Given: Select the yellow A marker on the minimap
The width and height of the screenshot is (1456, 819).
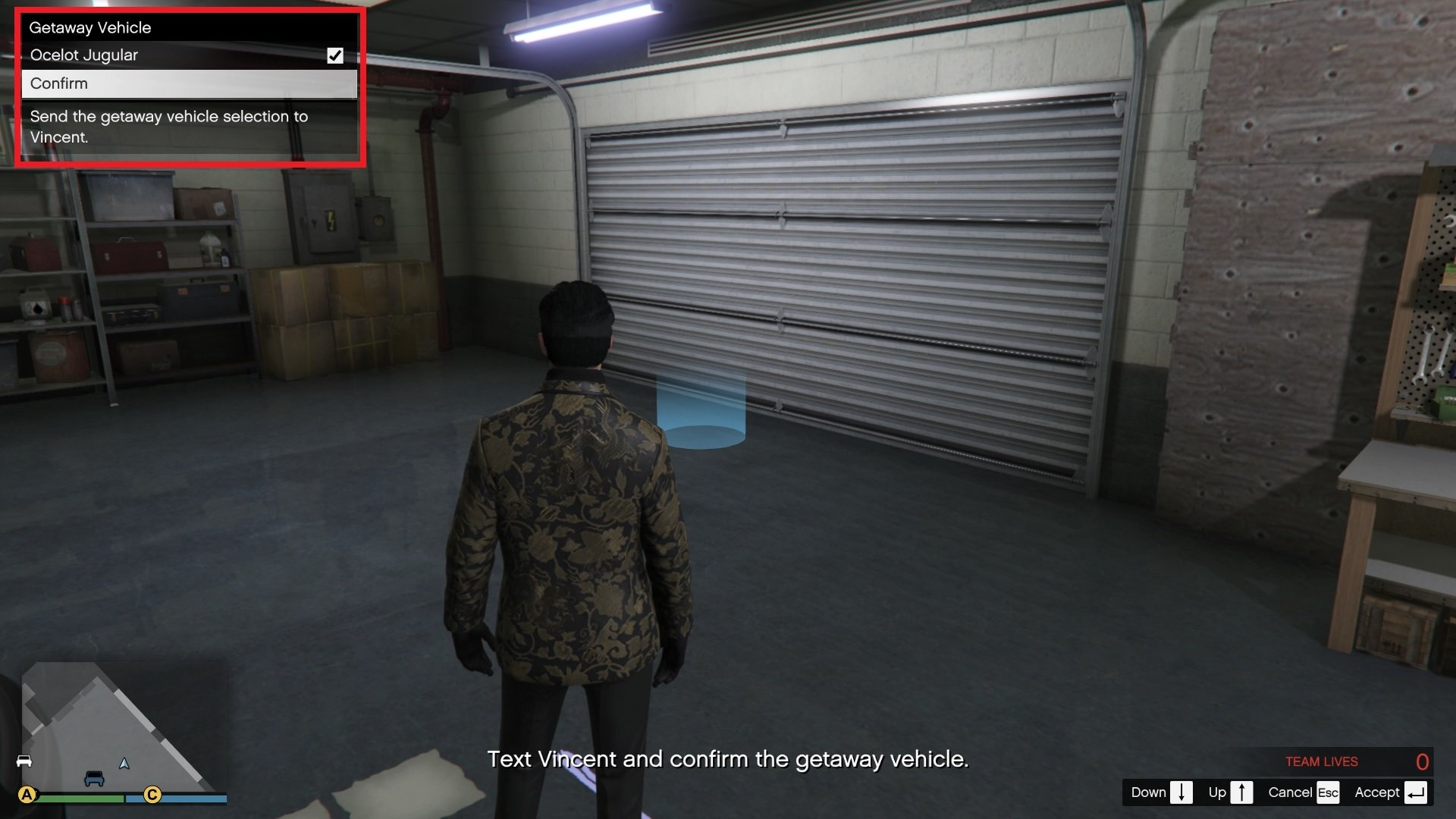Looking at the screenshot, I should (27, 795).
